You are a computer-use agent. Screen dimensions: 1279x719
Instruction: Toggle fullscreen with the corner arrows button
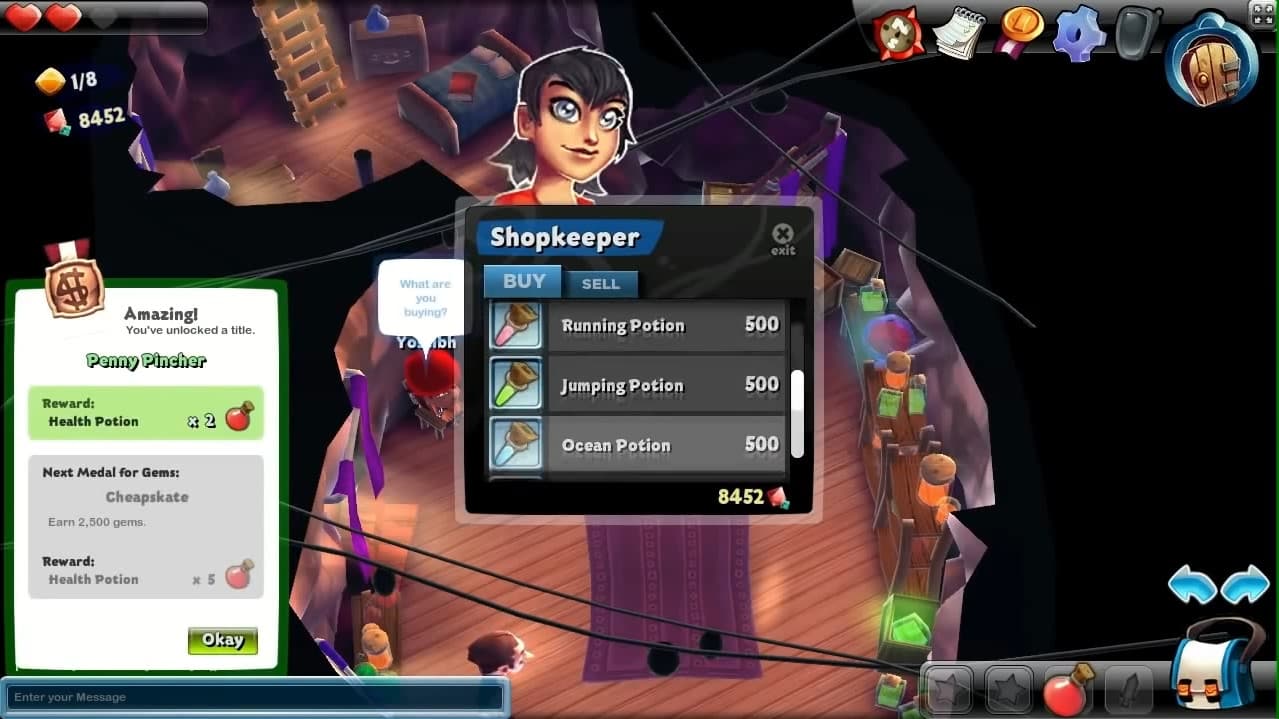pos(1263,12)
